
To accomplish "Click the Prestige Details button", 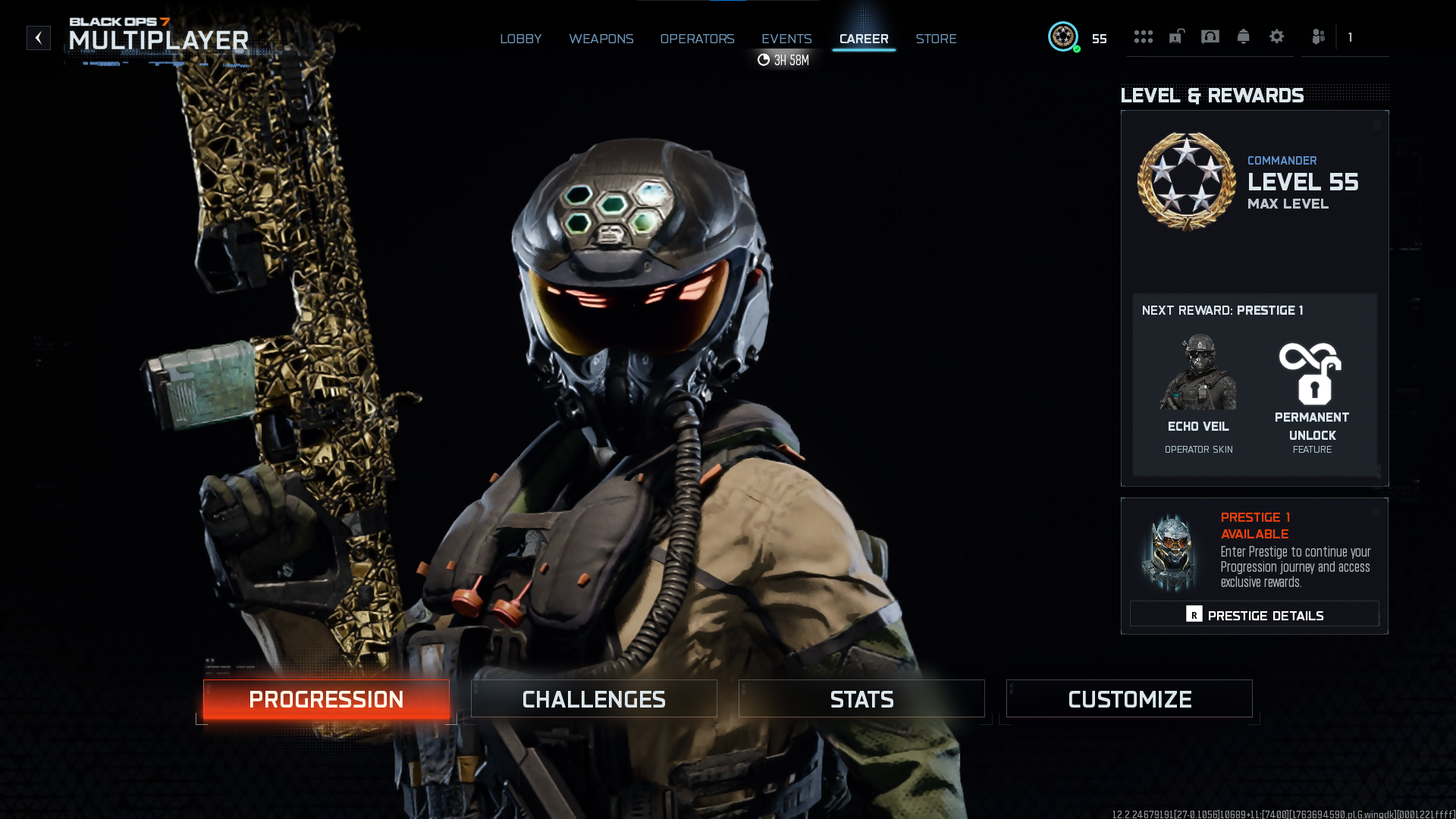I will [1254, 614].
